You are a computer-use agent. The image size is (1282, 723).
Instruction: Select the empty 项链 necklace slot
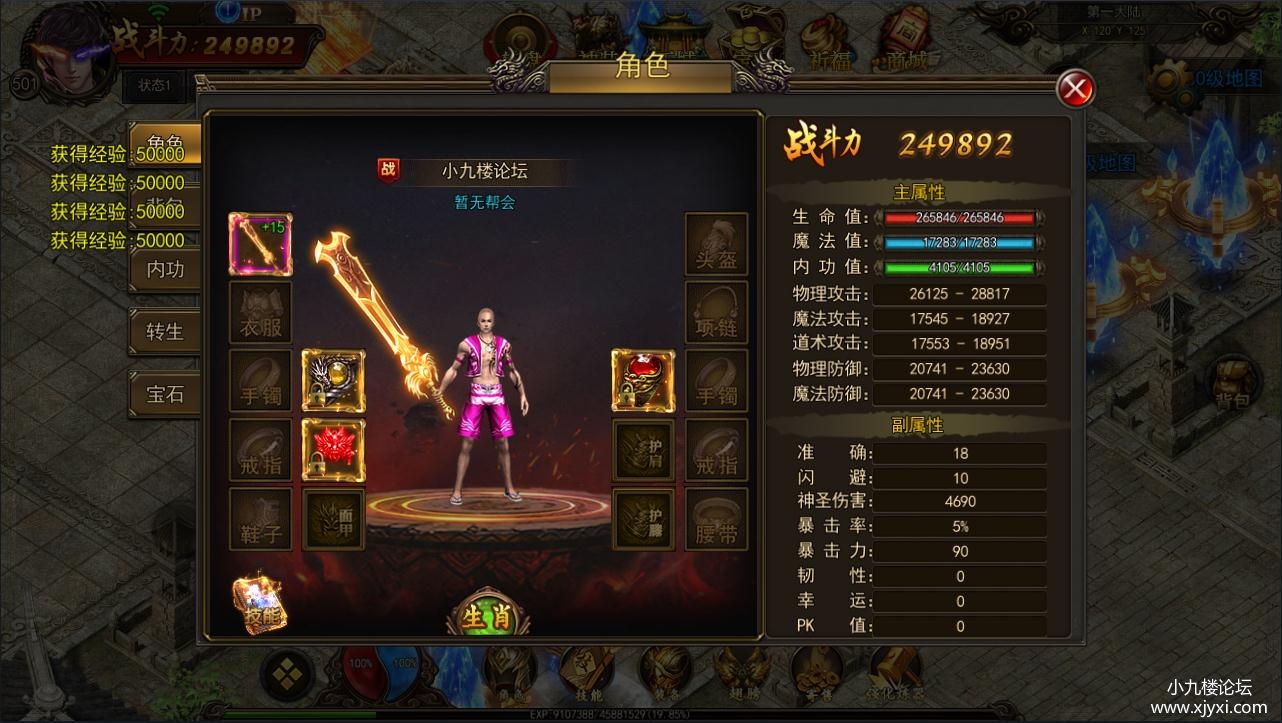point(716,313)
